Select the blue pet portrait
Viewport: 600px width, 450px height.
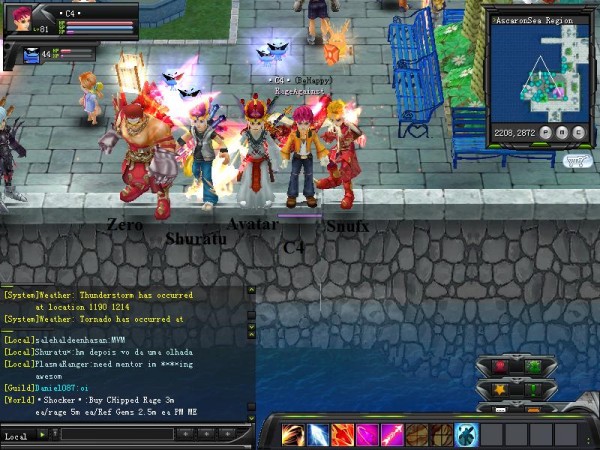pos(31,56)
